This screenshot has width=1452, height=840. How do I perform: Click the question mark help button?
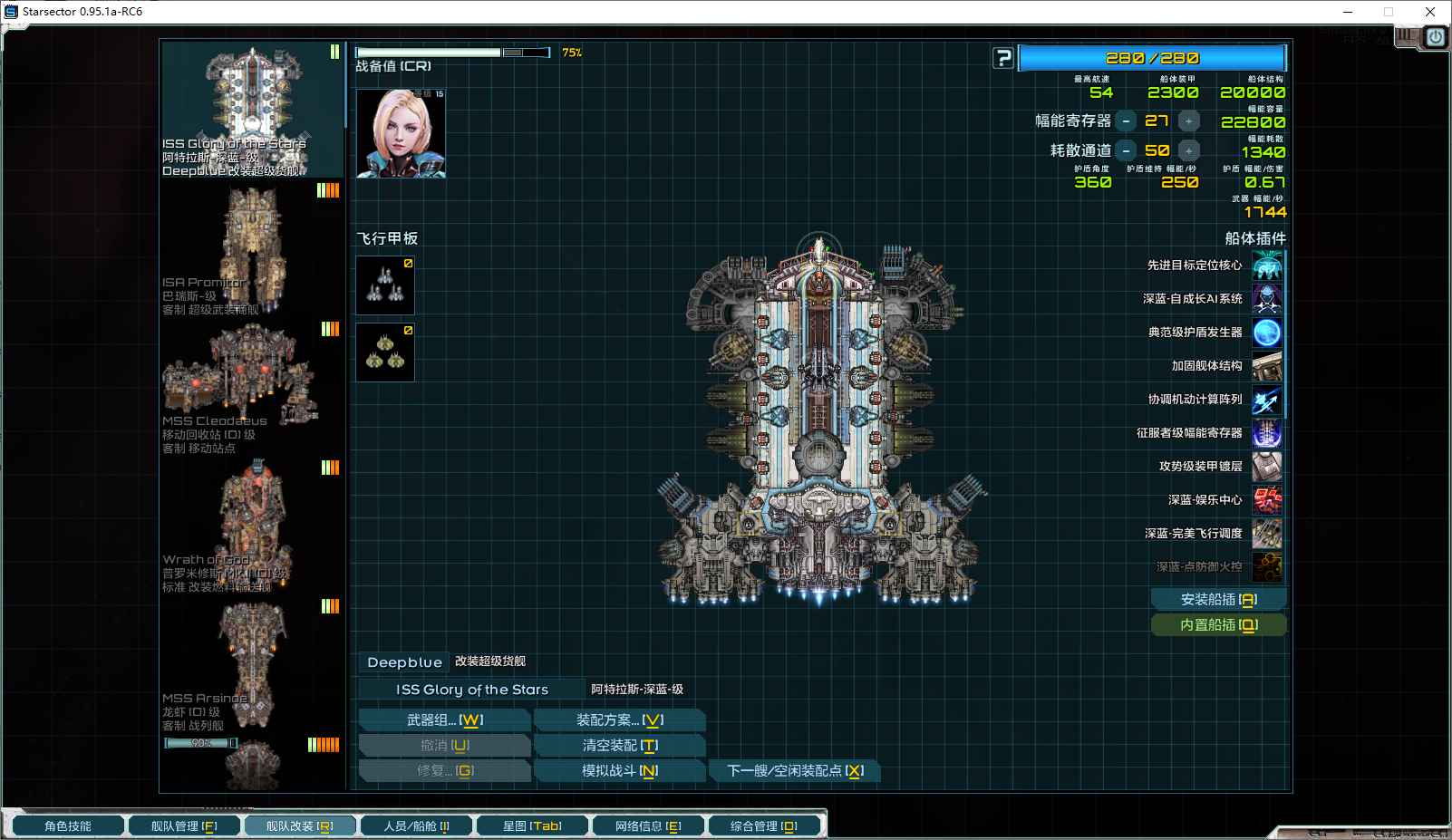tap(1002, 59)
